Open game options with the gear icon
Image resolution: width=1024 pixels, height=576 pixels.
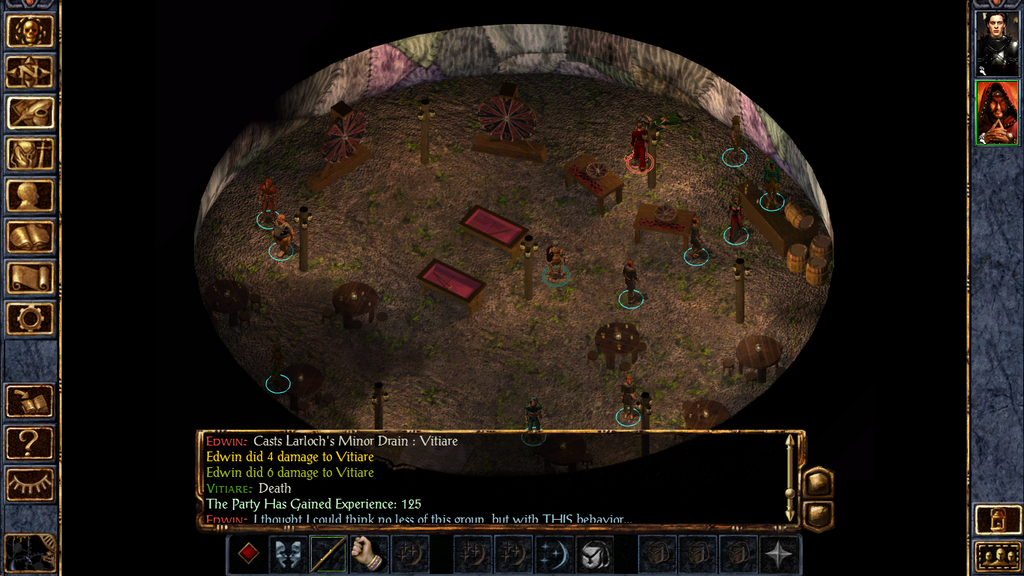click(30, 319)
